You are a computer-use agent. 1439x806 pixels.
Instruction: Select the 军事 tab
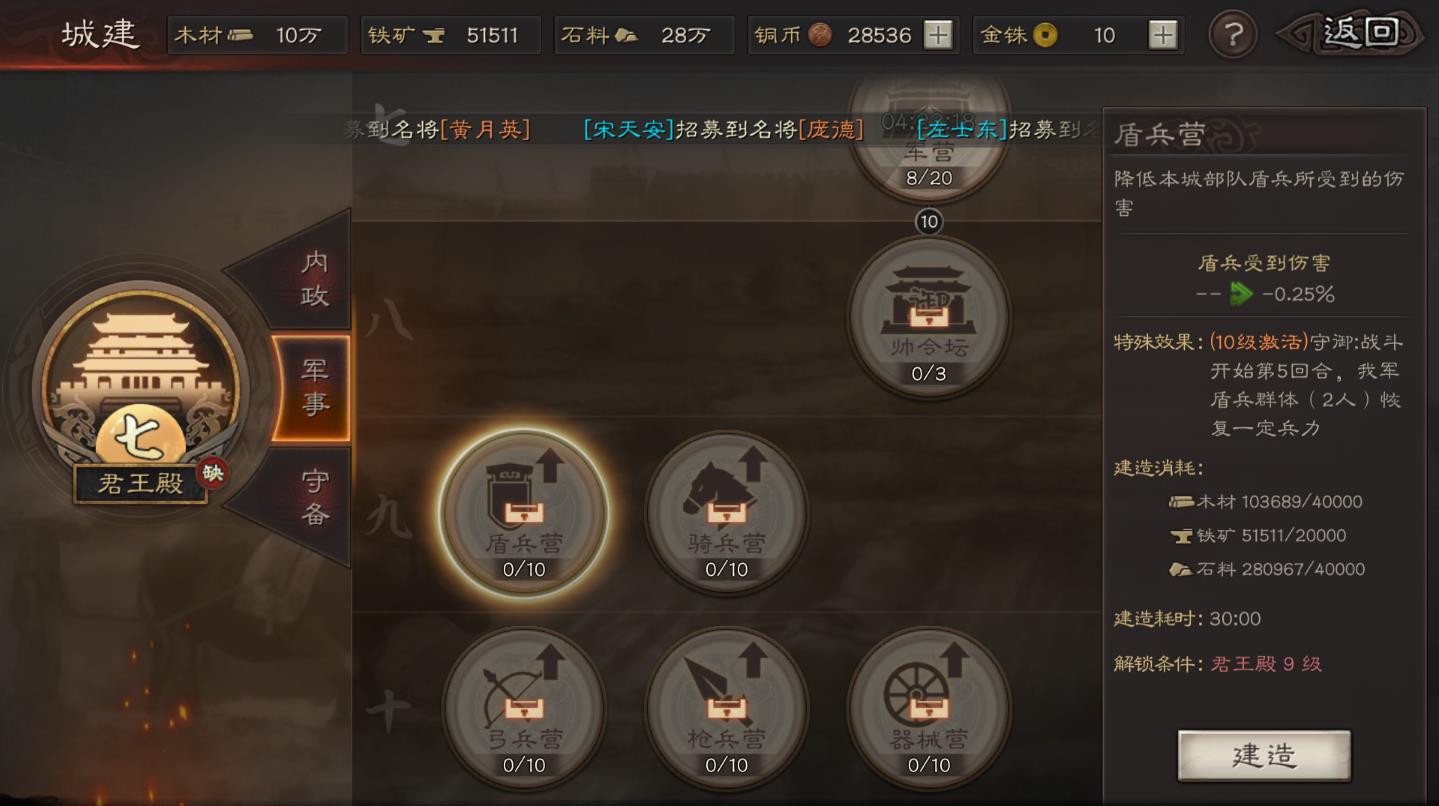click(314, 388)
